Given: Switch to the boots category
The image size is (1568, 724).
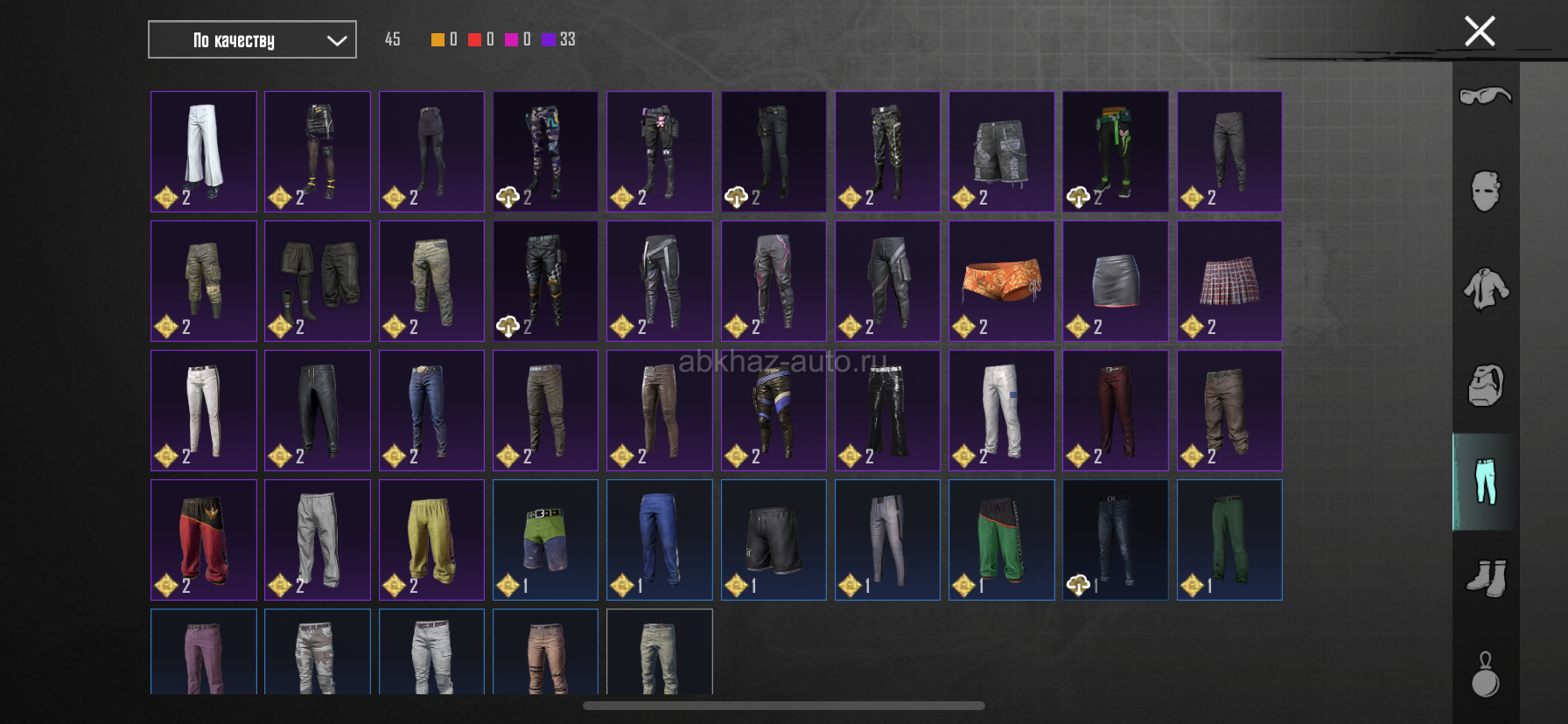Looking at the screenshot, I should pyautogui.click(x=1485, y=578).
